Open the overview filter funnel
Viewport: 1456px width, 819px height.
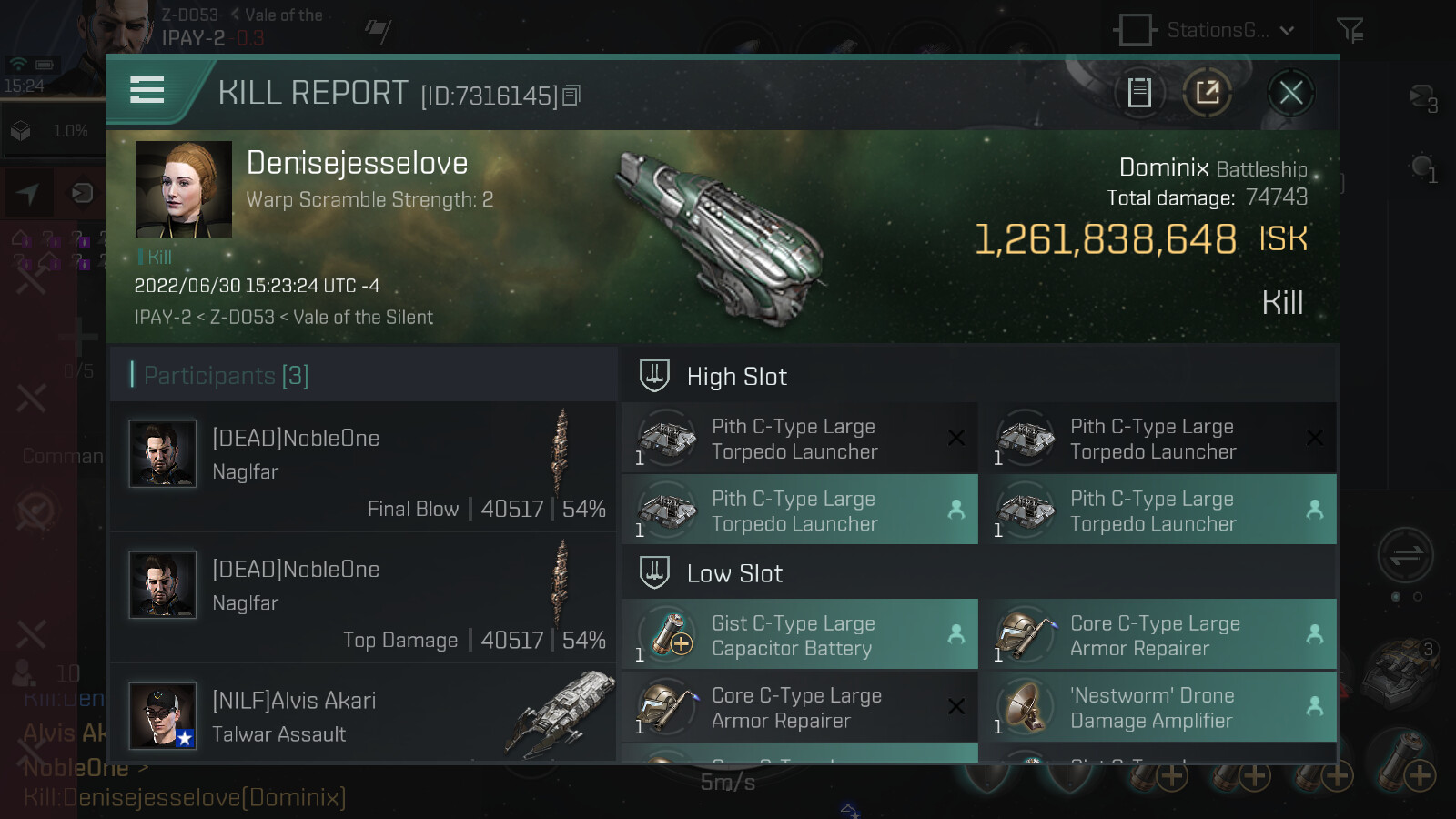coord(1350,31)
